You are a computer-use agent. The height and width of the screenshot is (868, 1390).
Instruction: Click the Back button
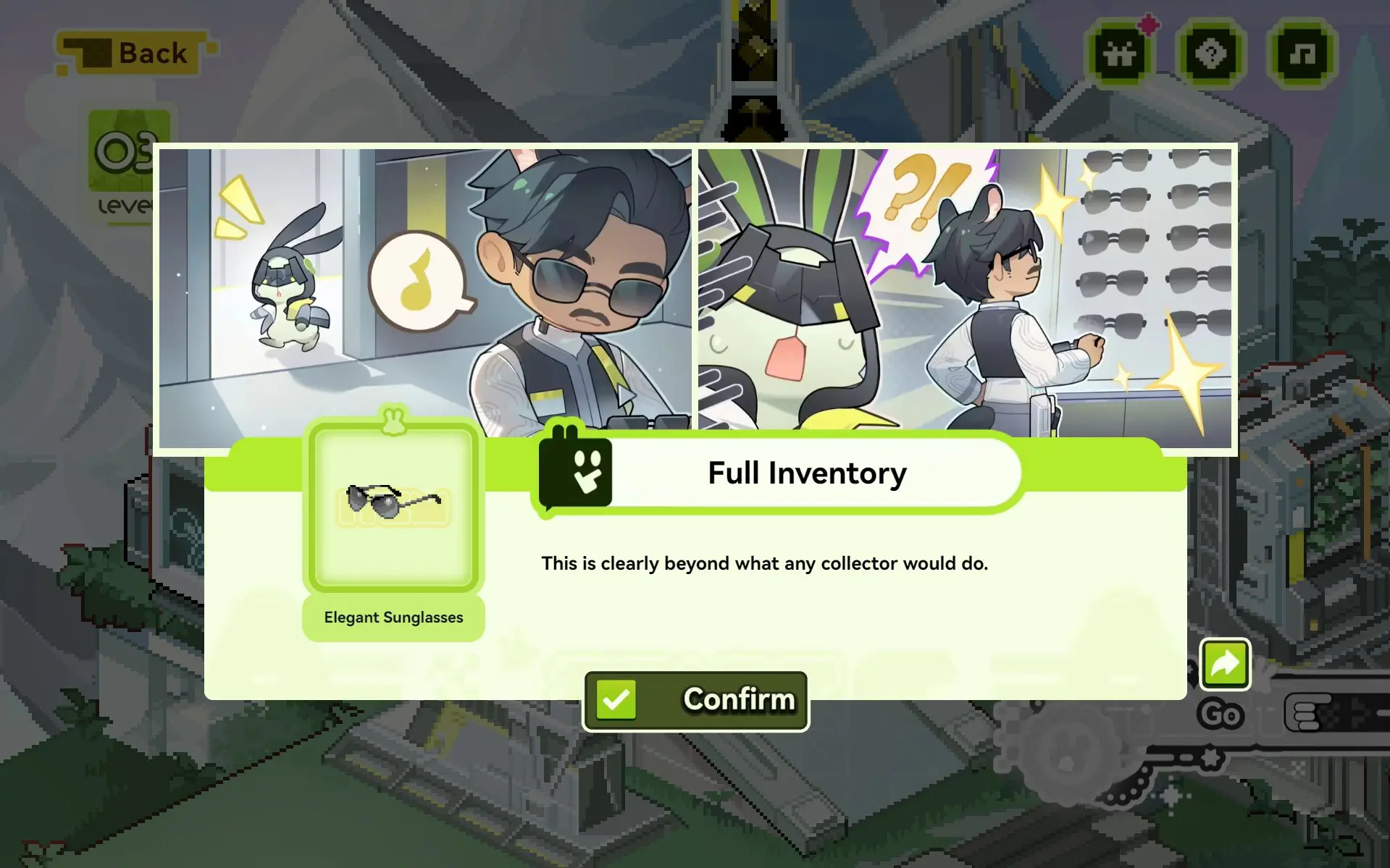coord(134,52)
